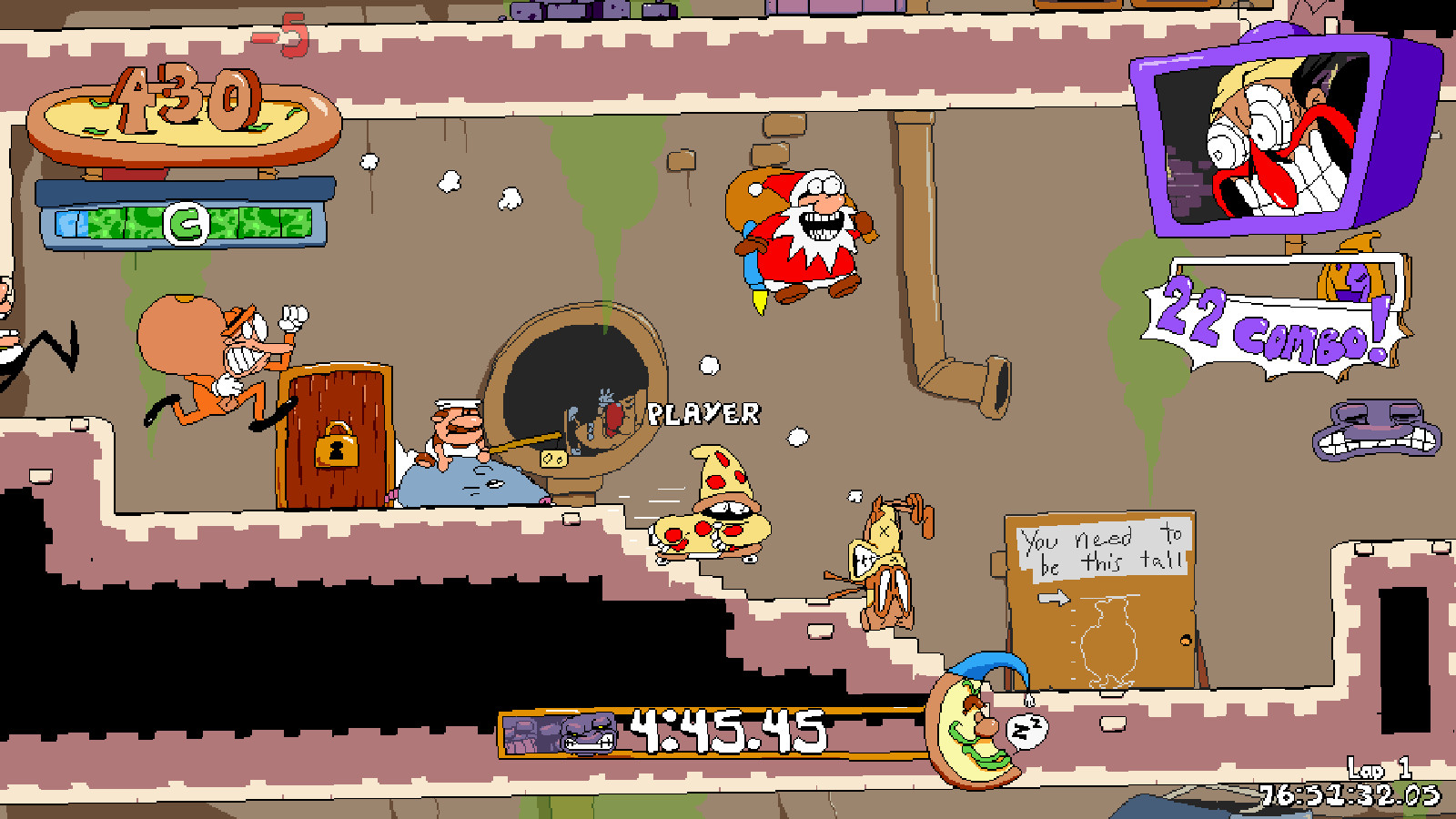Viewport: 1456px width, 819px height.
Task: Click the skateboarding Cheeseslime pizza enemy
Action: 719,510
